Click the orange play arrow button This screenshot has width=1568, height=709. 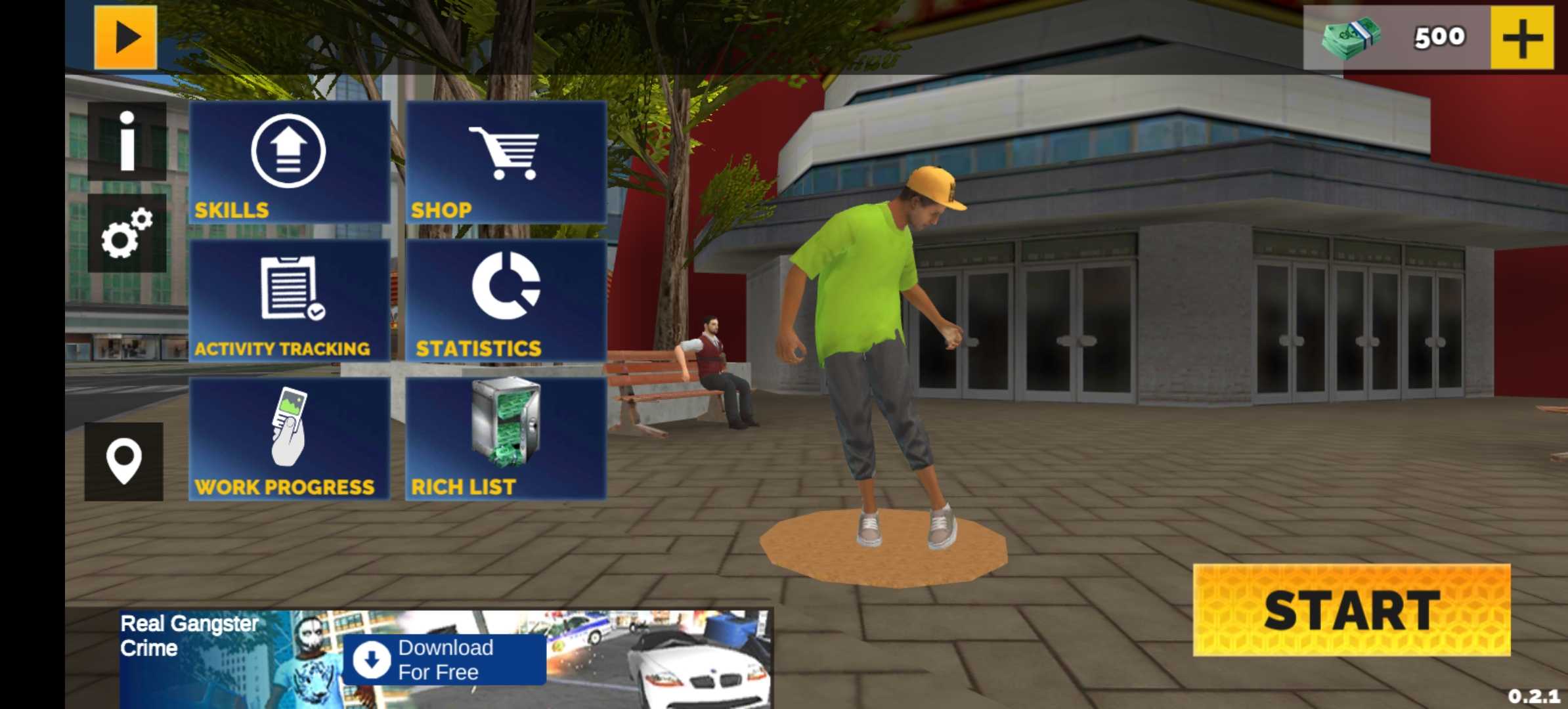tap(125, 37)
